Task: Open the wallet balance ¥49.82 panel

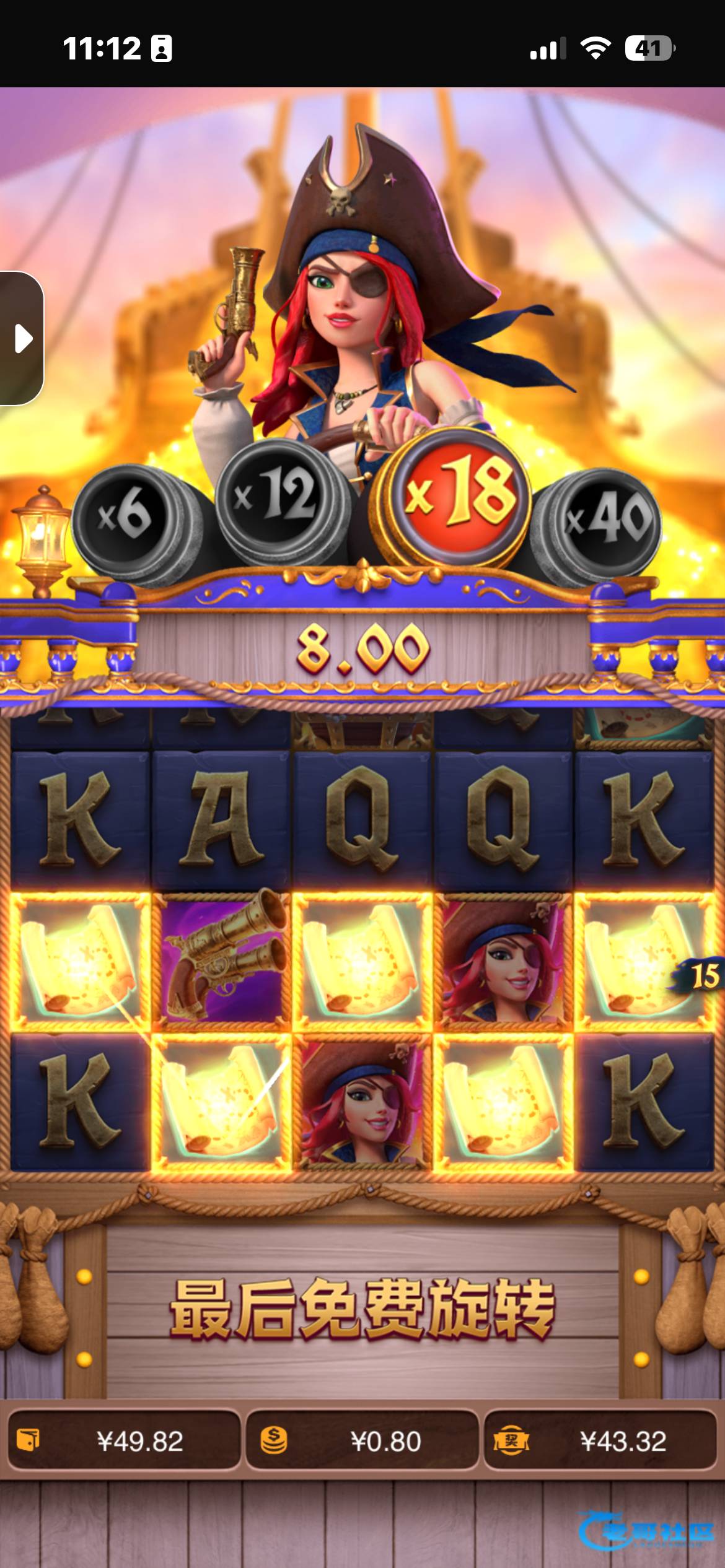Action: tap(124, 1441)
